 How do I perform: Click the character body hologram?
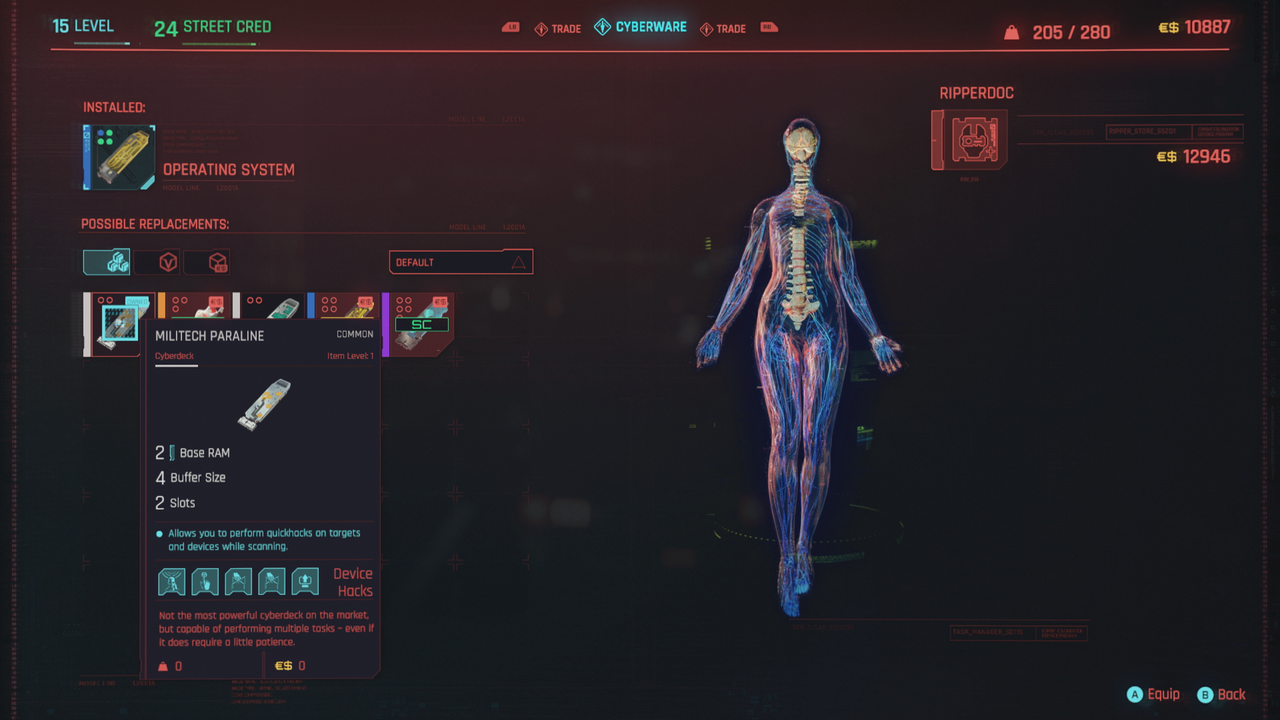800,360
